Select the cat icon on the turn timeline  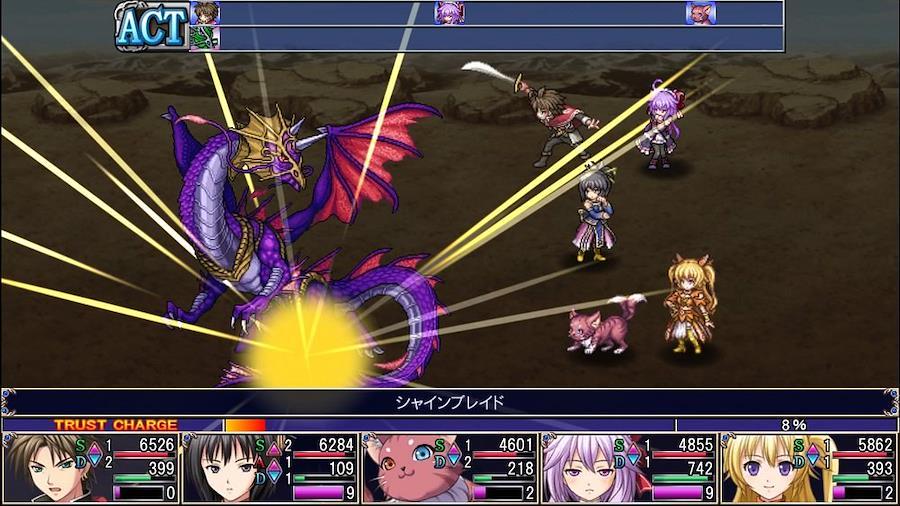[x=701, y=13]
